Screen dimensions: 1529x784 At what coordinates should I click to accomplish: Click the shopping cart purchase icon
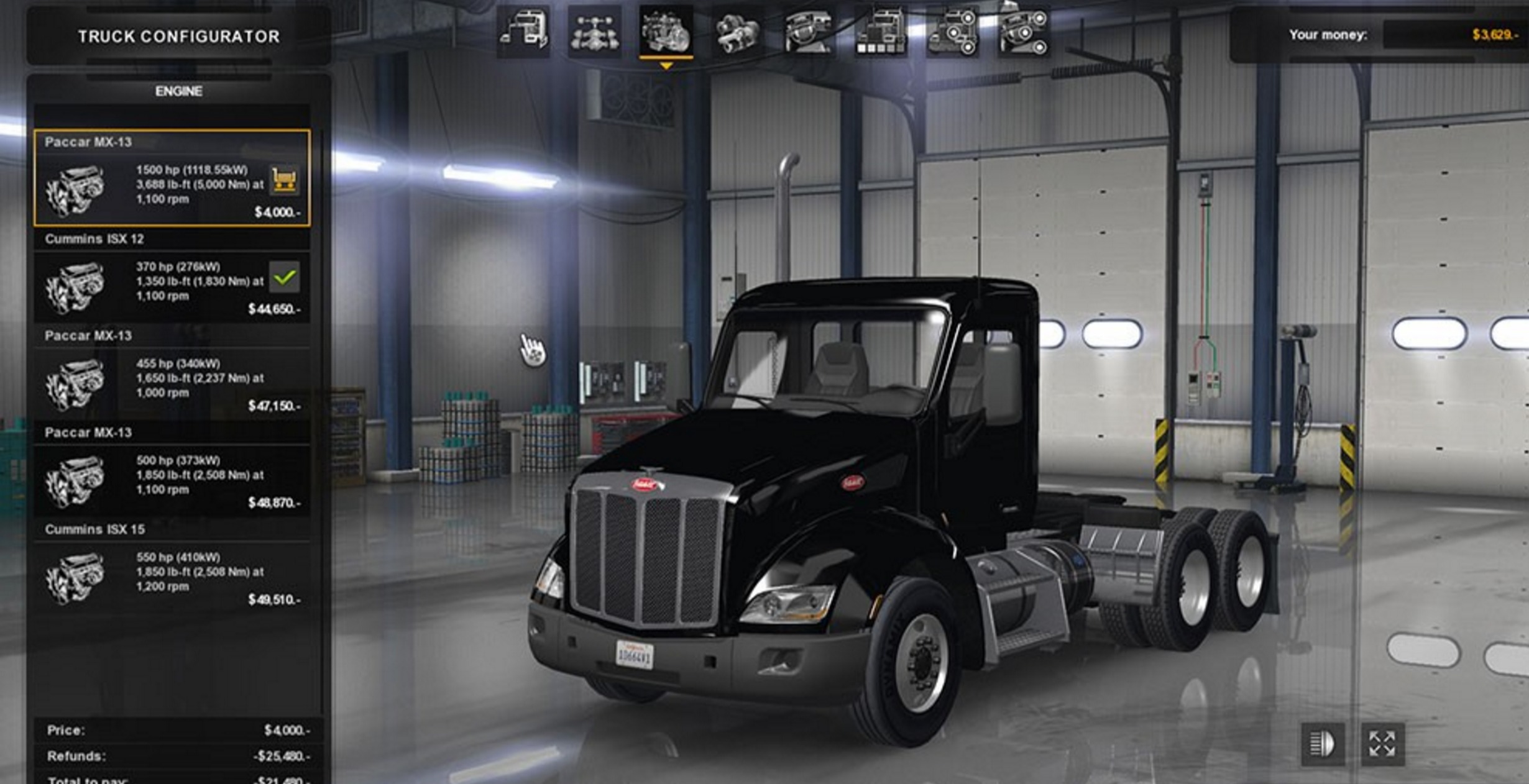click(x=285, y=180)
